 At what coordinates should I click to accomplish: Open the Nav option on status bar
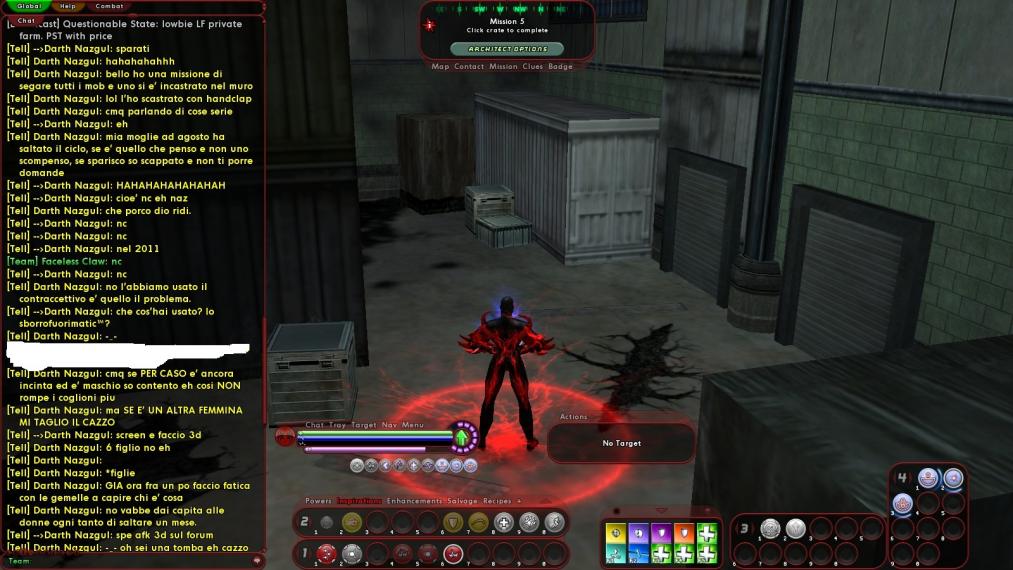(389, 425)
